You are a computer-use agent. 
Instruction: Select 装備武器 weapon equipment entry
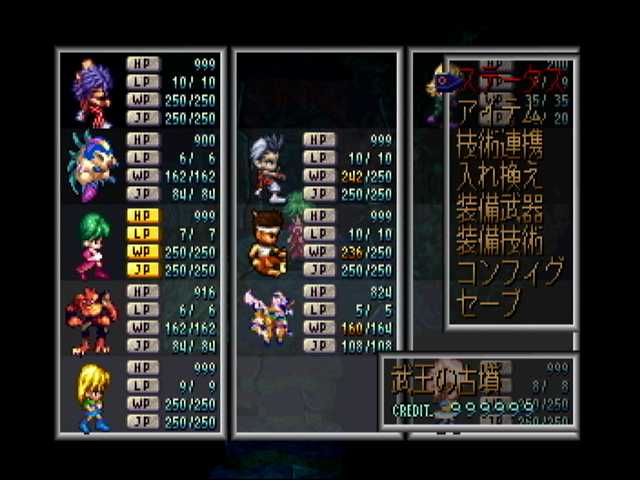point(499,208)
